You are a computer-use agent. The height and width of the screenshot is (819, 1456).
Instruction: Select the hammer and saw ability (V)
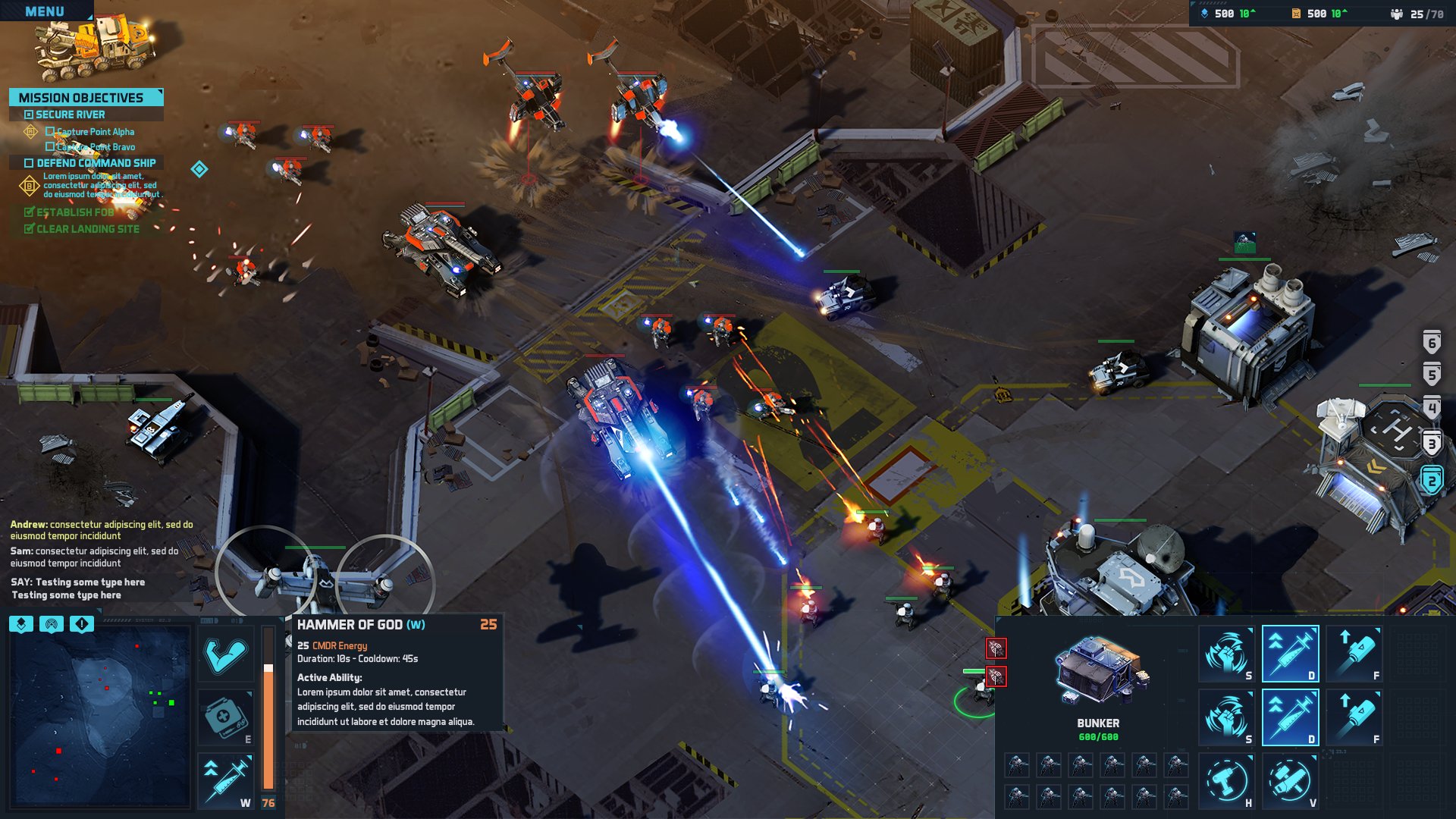coord(1290,781)
